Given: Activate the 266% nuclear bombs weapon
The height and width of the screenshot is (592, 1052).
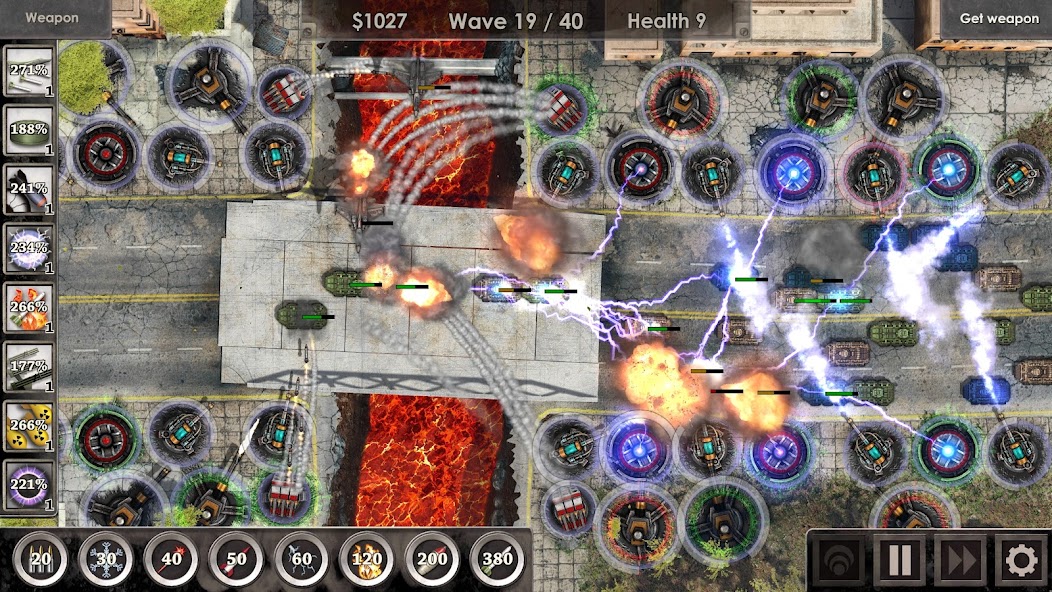Looking at the screenshot, I should click(x=29, y=426).
